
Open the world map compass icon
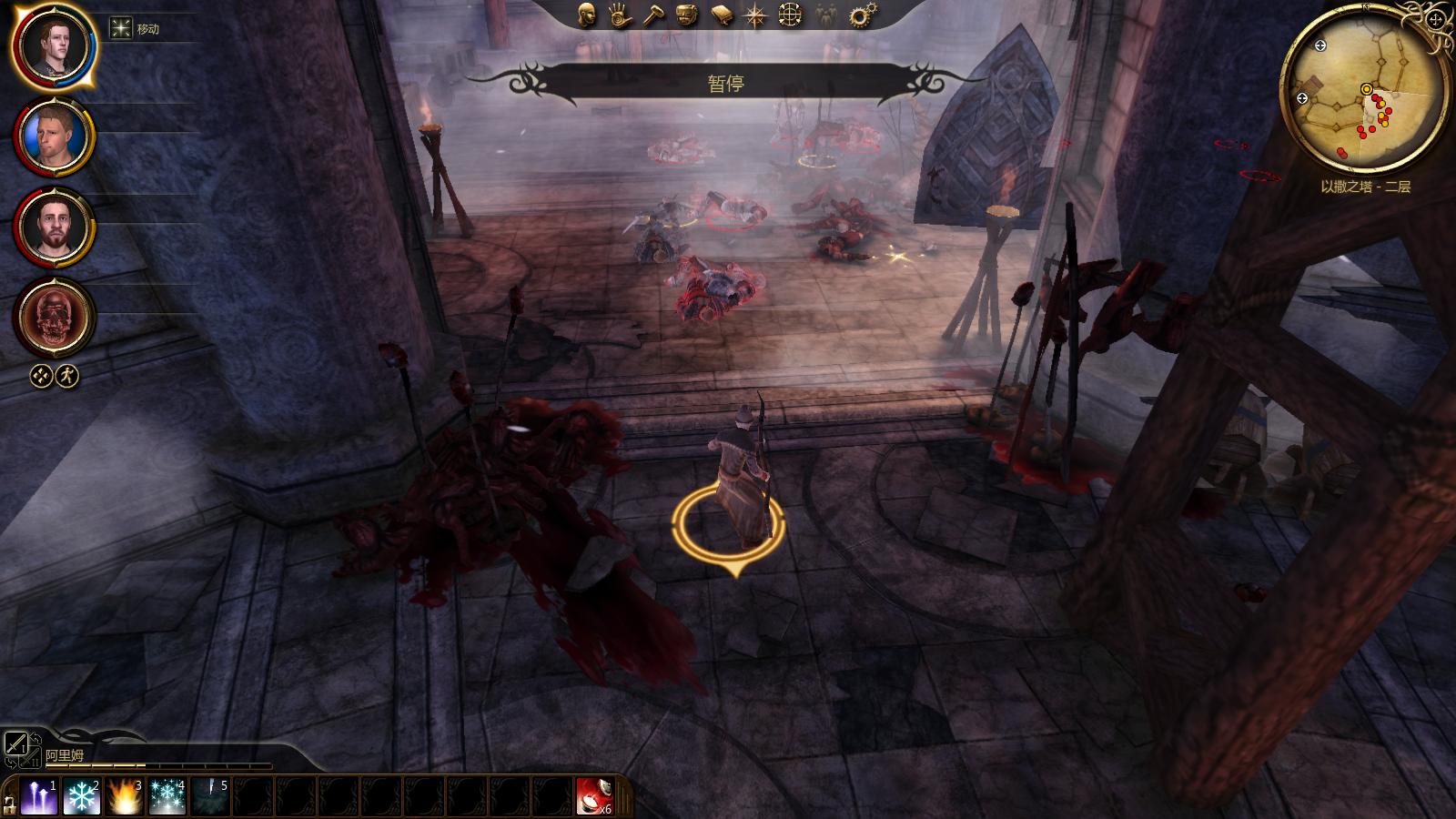[x=755, y=15]
